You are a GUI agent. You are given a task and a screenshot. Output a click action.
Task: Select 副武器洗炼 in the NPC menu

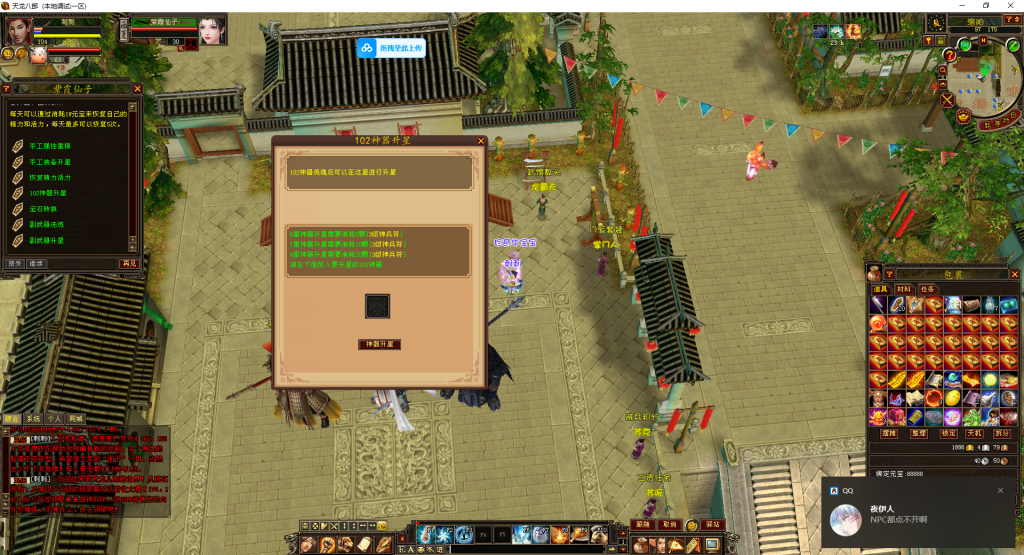click(x=47, y=225)
